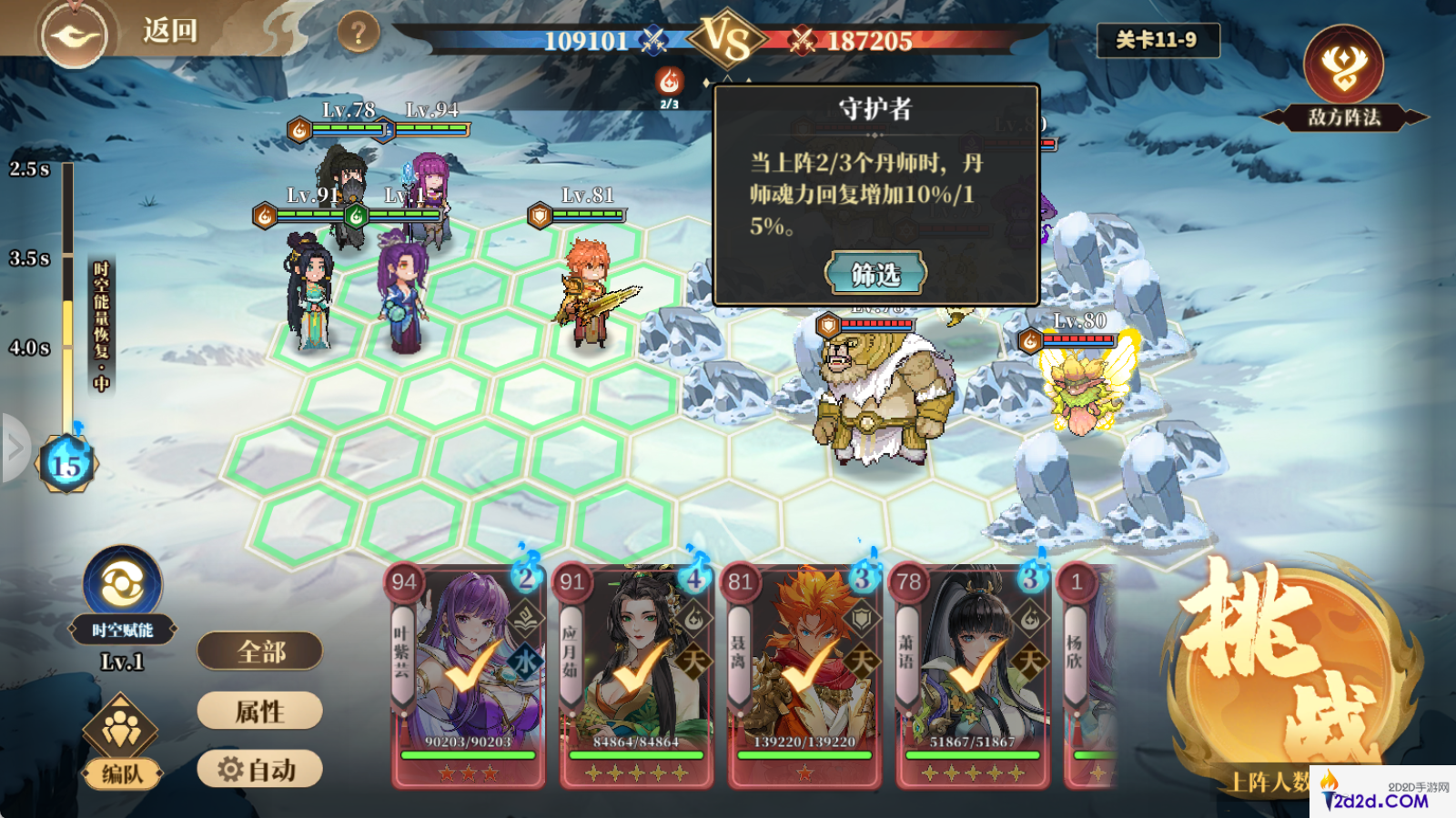1456x818 pixels.
Task: Show all heroes with 全部
Action: click(260, 651)
